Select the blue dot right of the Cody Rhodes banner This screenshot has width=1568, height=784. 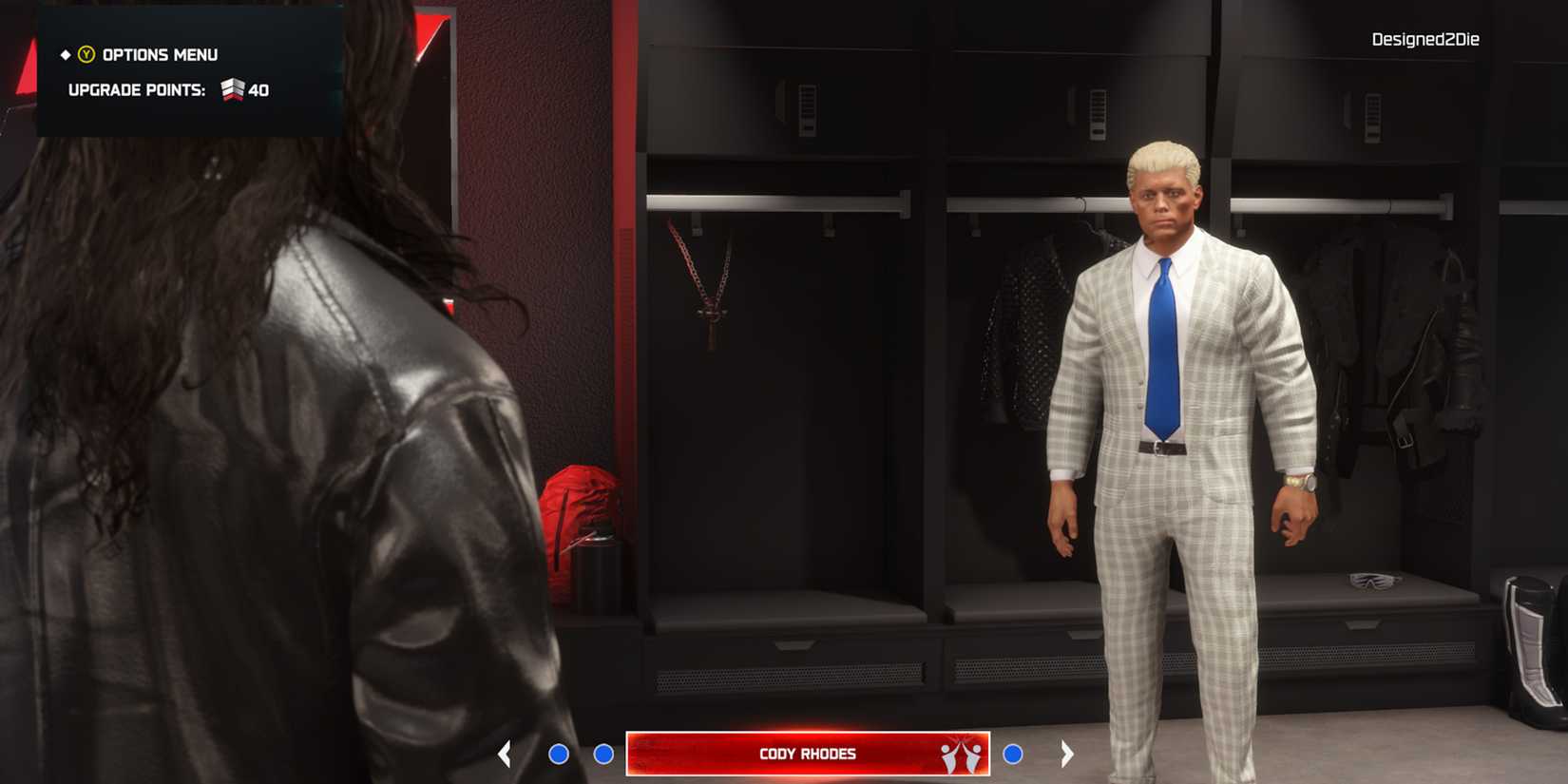click(1013, 753)
